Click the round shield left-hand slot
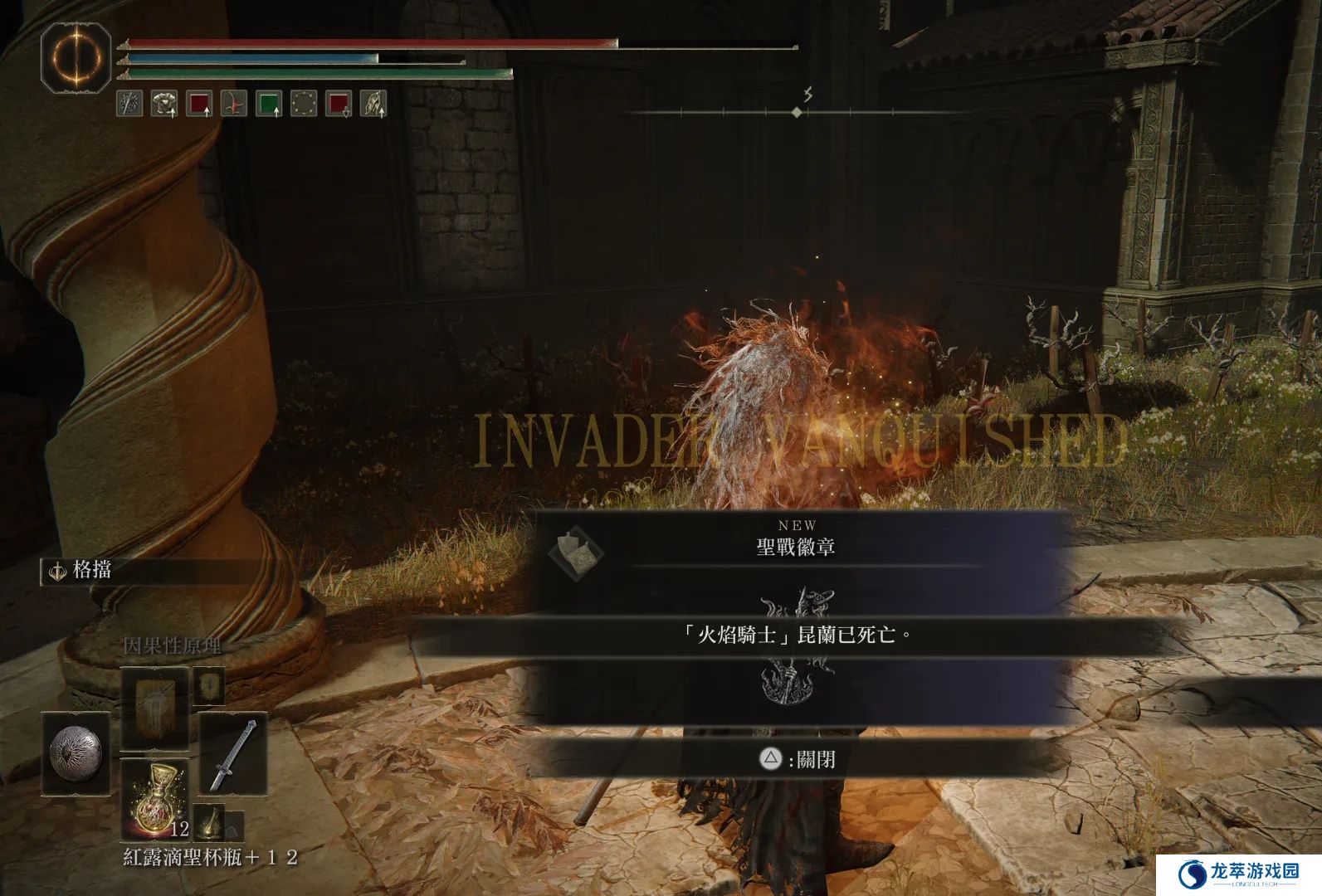The image size is (1322, 896). (76, 753)
